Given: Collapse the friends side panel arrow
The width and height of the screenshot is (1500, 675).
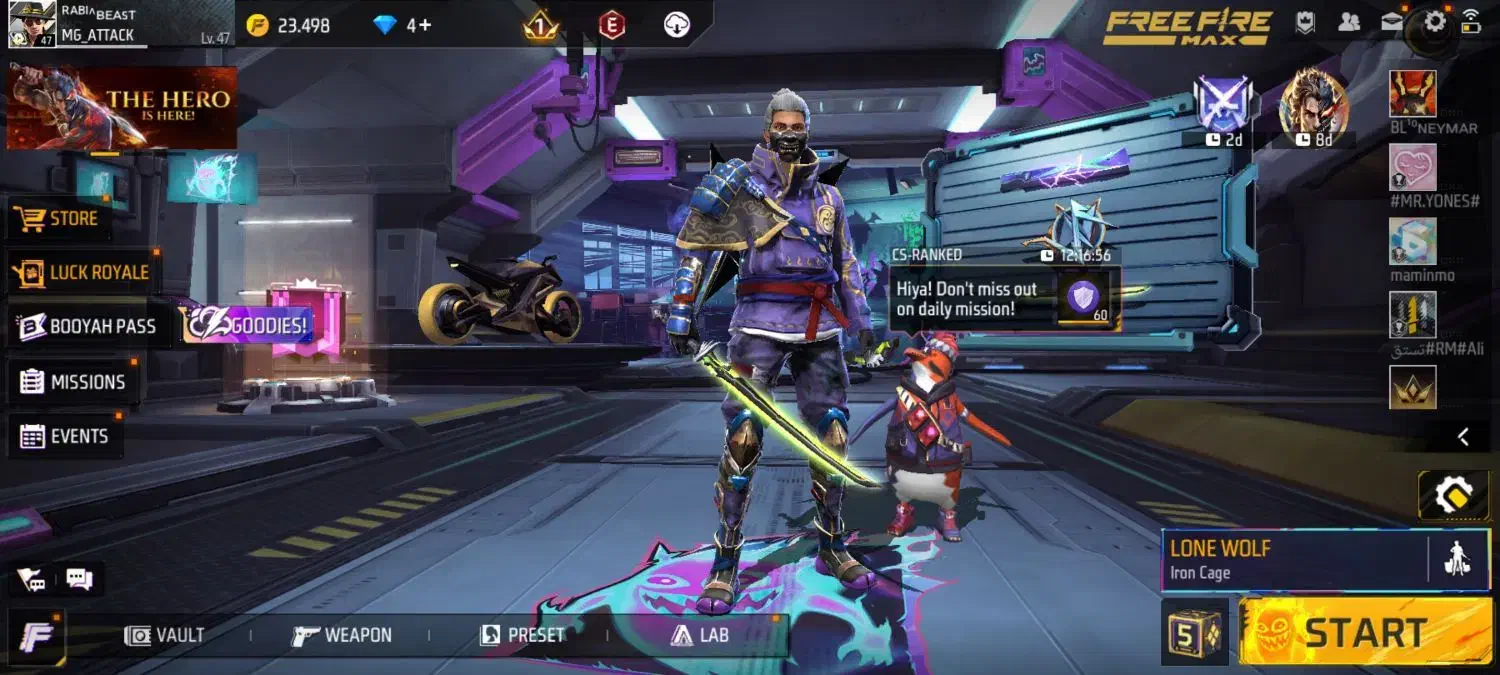Looking at the screenshot, I should pyautogui.click(x=1463, y=436).
